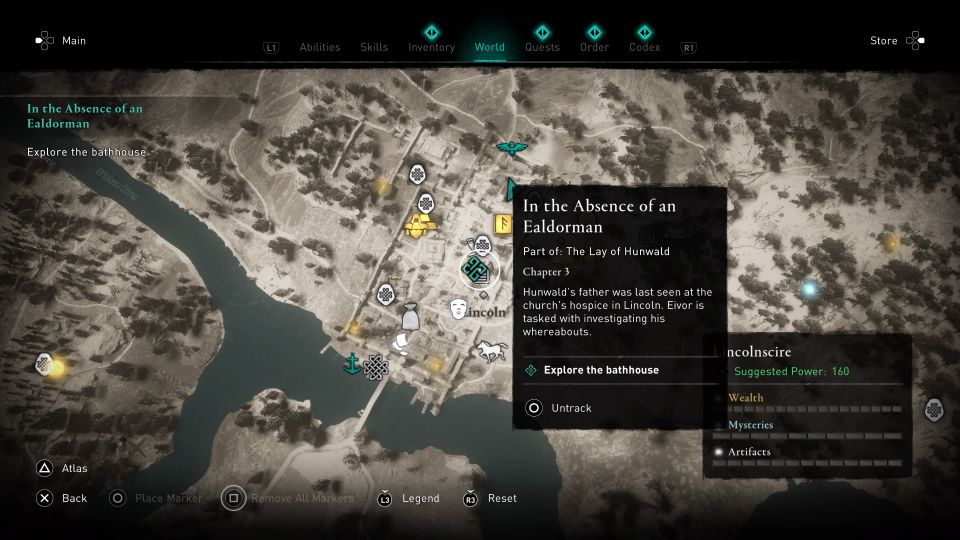This screenshot has height=540, width=960.
Task: Open the Skills tab
Action: tap(374, 47)
